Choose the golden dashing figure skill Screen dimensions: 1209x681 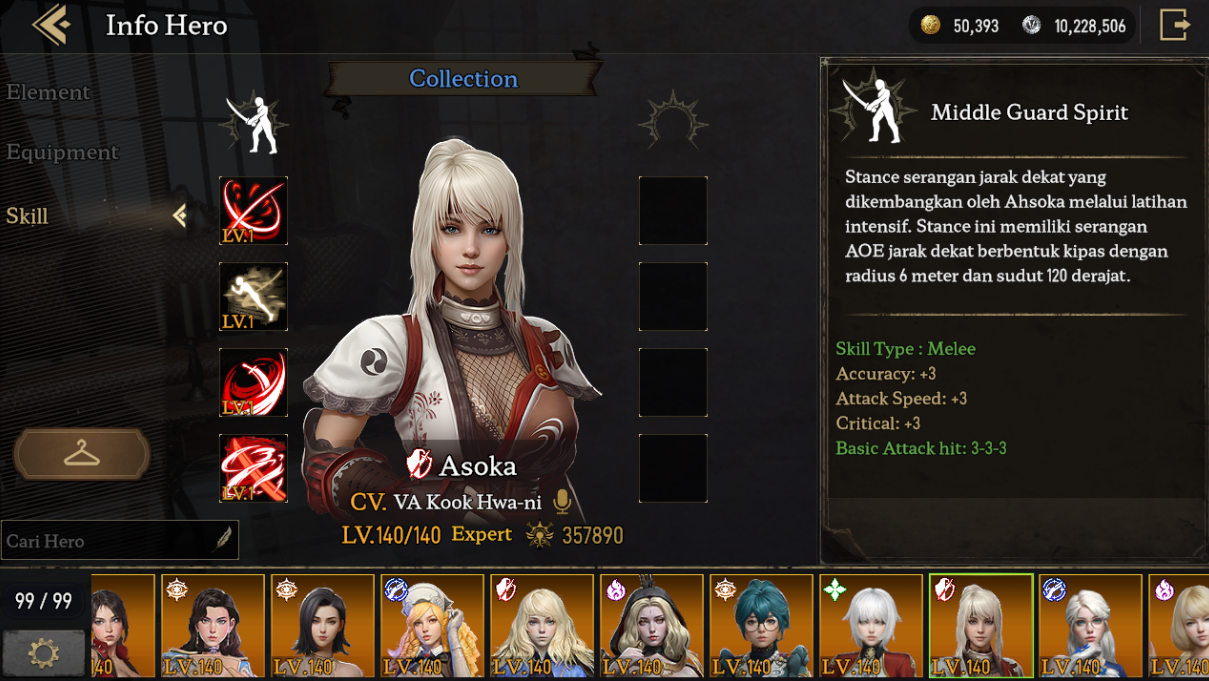pyautogui.click(x=254, y=297)
